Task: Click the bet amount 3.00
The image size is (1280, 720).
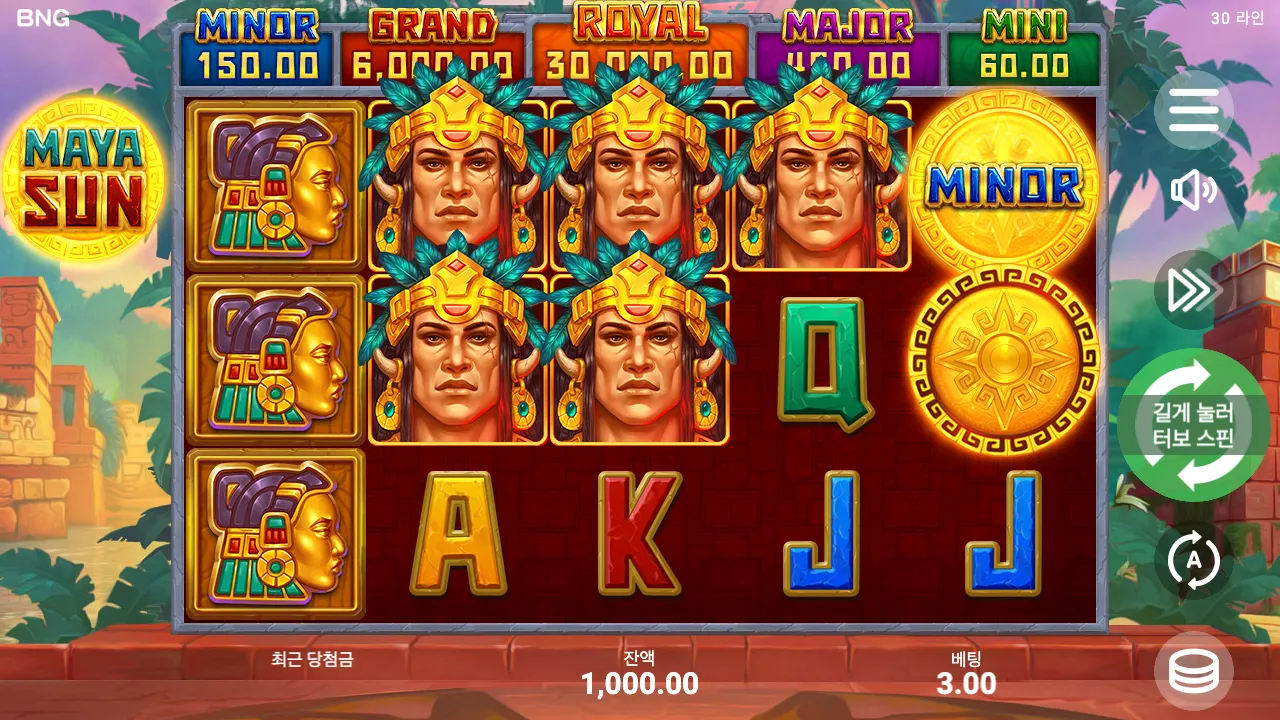Action: pos(966,684)
